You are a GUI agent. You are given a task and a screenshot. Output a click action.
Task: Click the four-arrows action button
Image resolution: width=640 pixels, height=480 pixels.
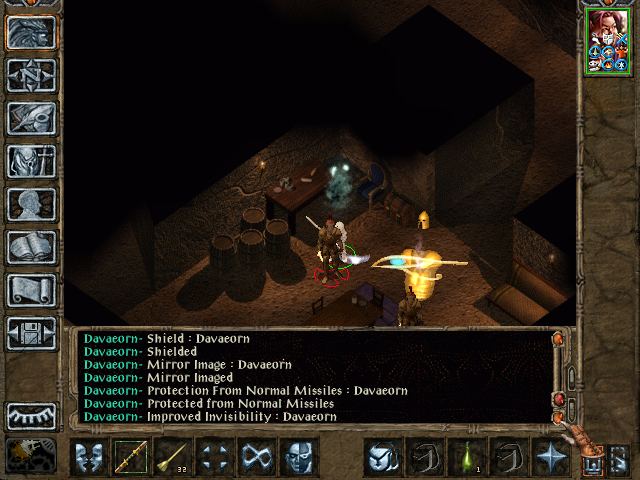coord(215,457)
